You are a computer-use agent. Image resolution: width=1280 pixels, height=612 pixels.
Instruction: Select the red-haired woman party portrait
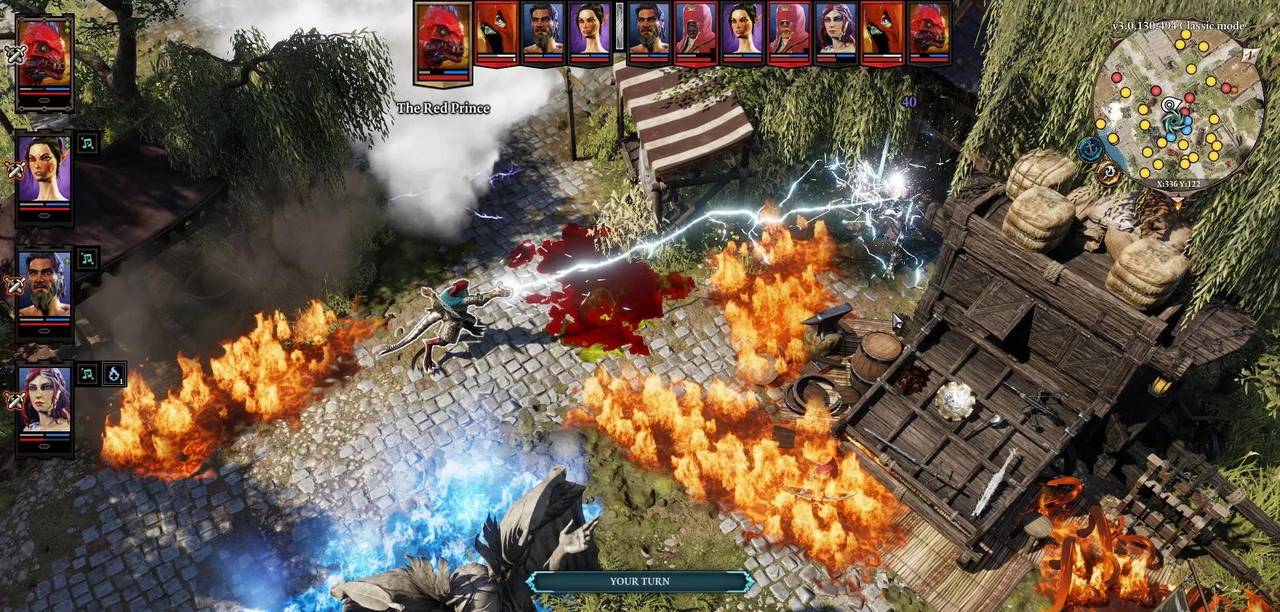coord(44,400)
